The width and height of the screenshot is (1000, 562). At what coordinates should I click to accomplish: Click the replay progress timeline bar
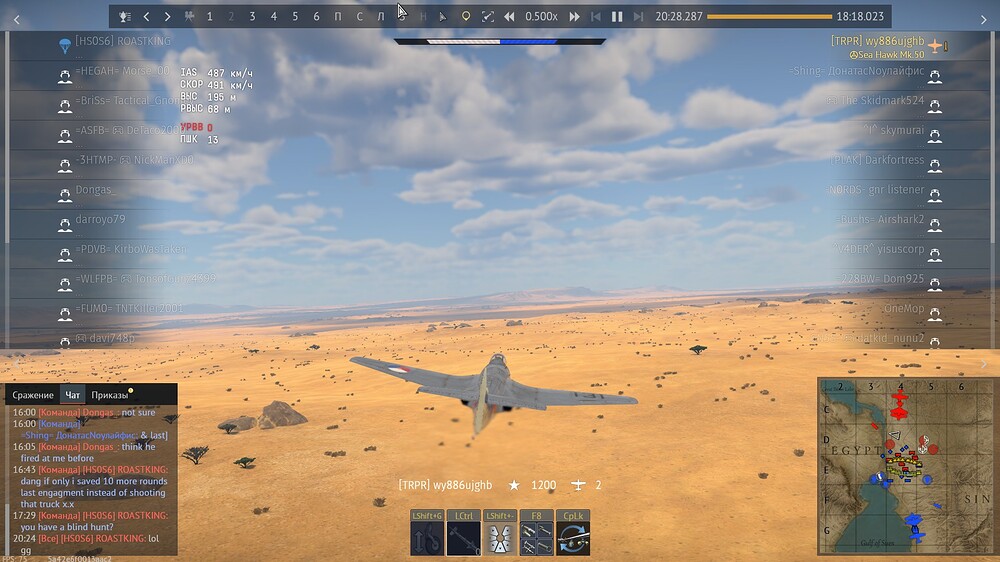tap(768, 17)
